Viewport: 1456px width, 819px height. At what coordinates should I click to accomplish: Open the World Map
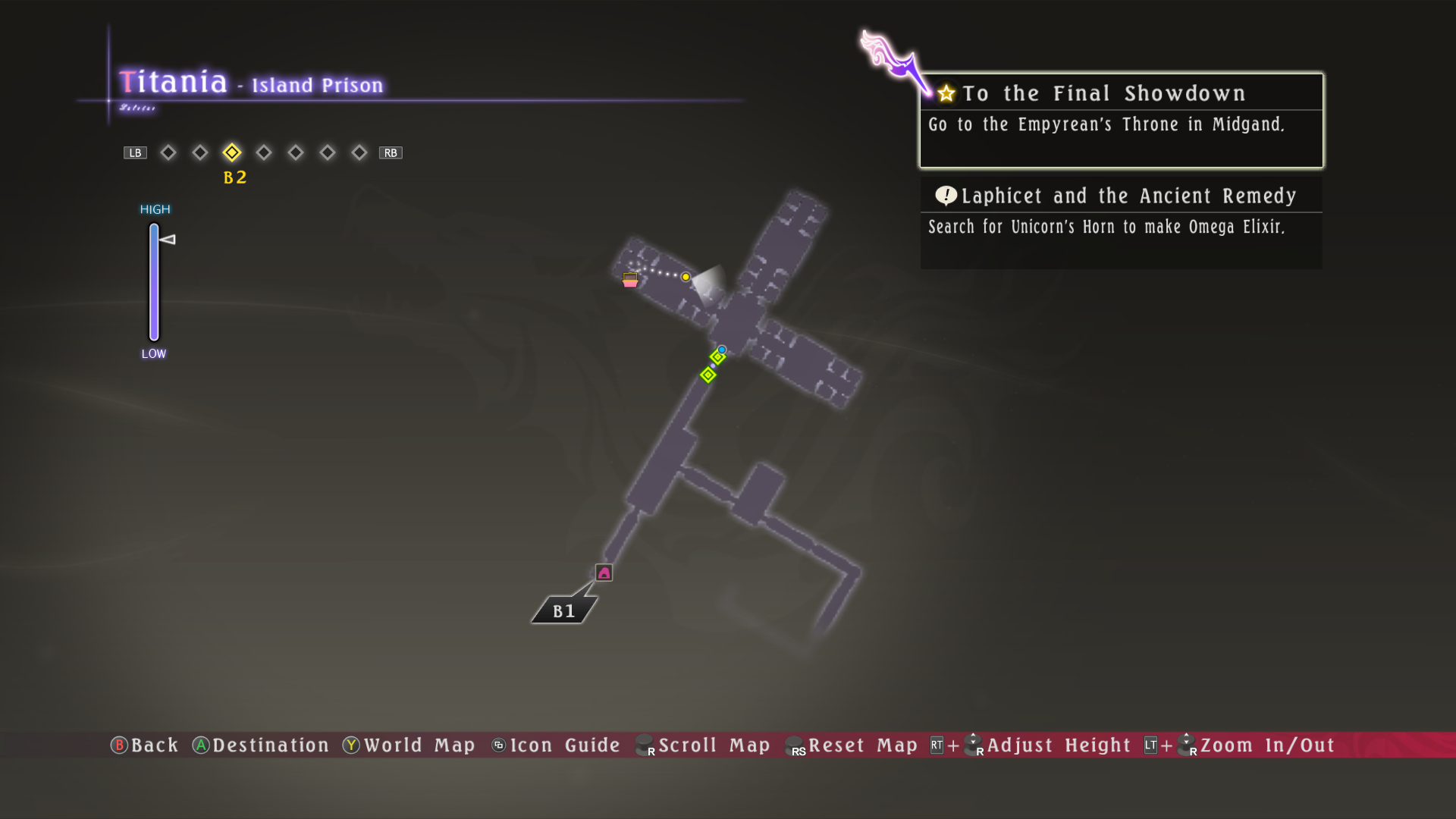tap(409, 745)
